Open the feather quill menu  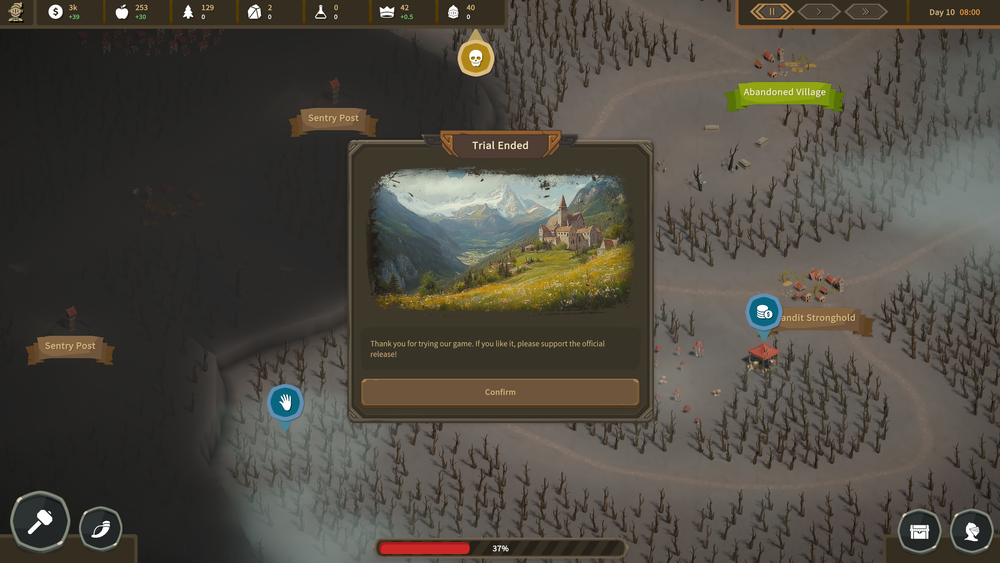(x=100, y=528)
